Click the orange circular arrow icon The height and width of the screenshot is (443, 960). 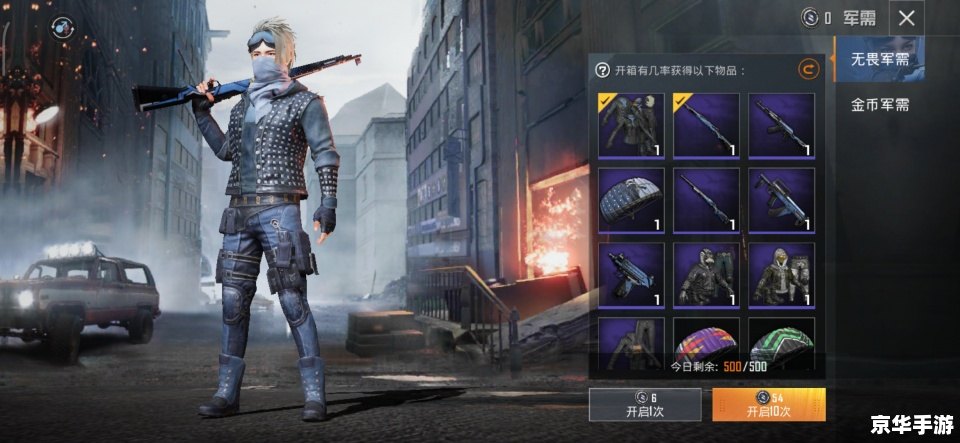click(x=808, y=69)
